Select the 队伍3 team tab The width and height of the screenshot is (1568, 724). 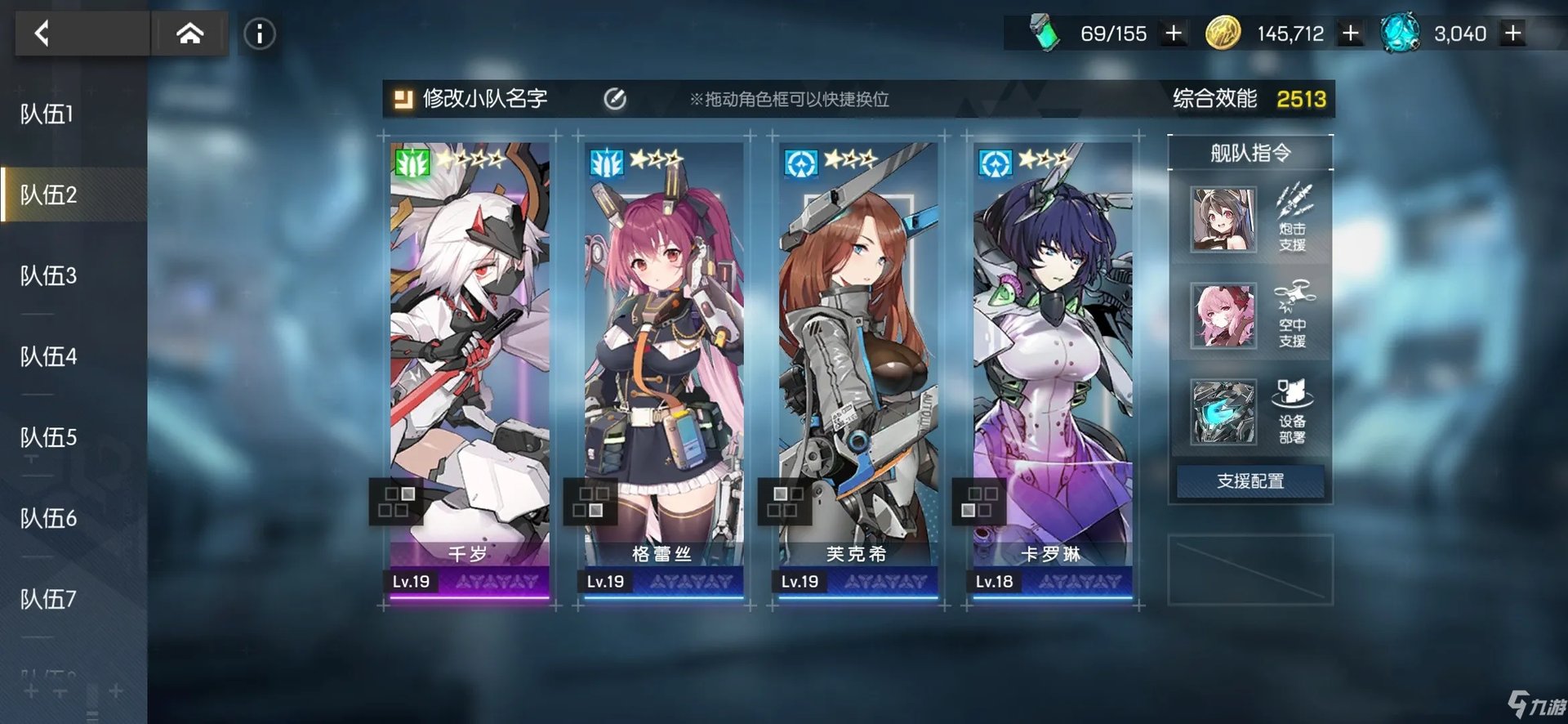[48, 276]
